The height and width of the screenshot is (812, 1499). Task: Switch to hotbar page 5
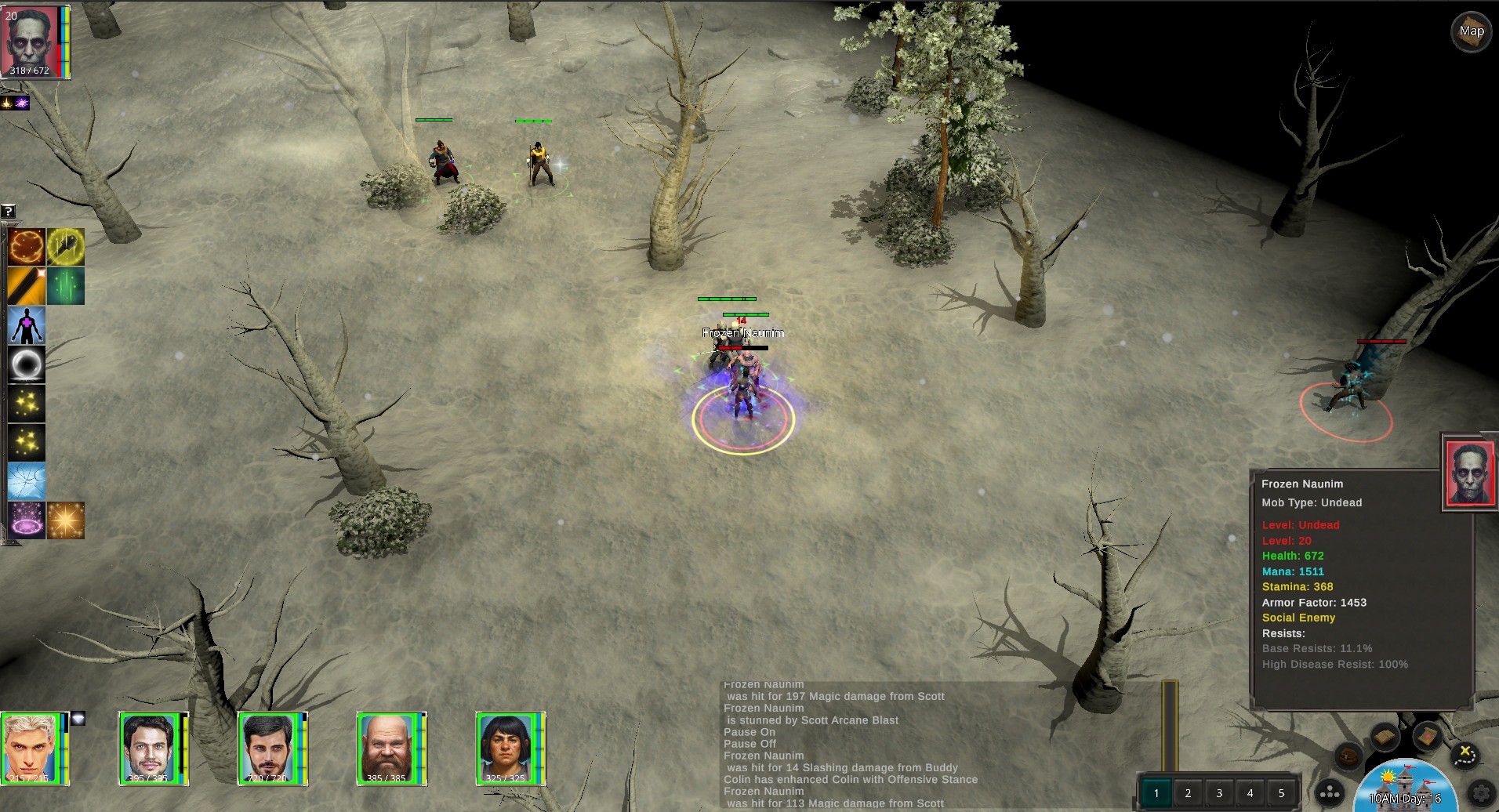tap(1282, 793)
